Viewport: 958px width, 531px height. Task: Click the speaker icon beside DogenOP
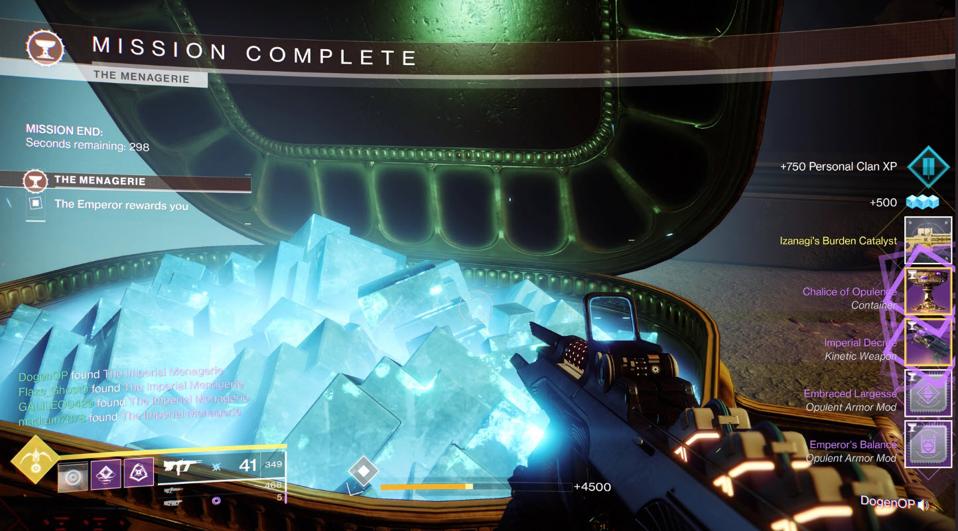pyautogui.click(x=923, y=504)
